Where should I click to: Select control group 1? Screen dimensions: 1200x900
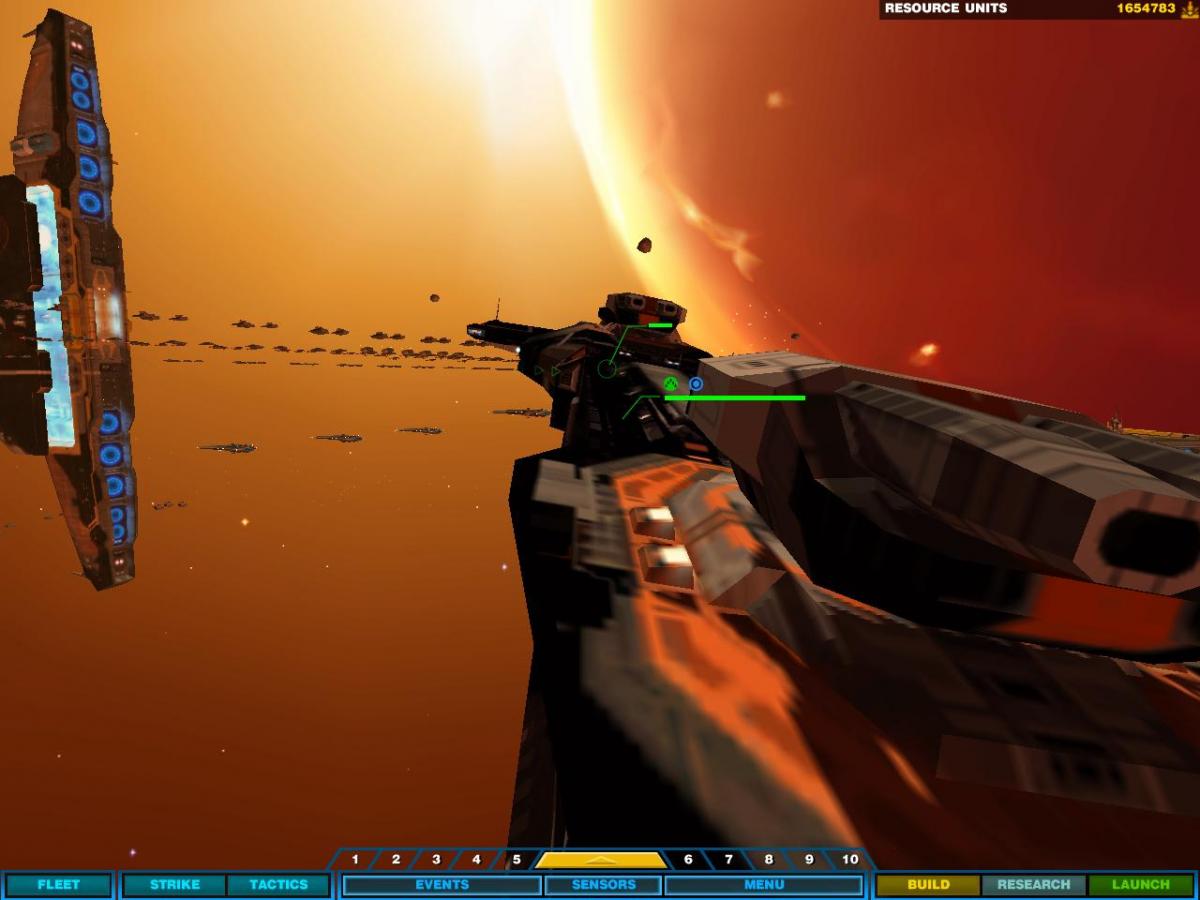tap(355, 860)
